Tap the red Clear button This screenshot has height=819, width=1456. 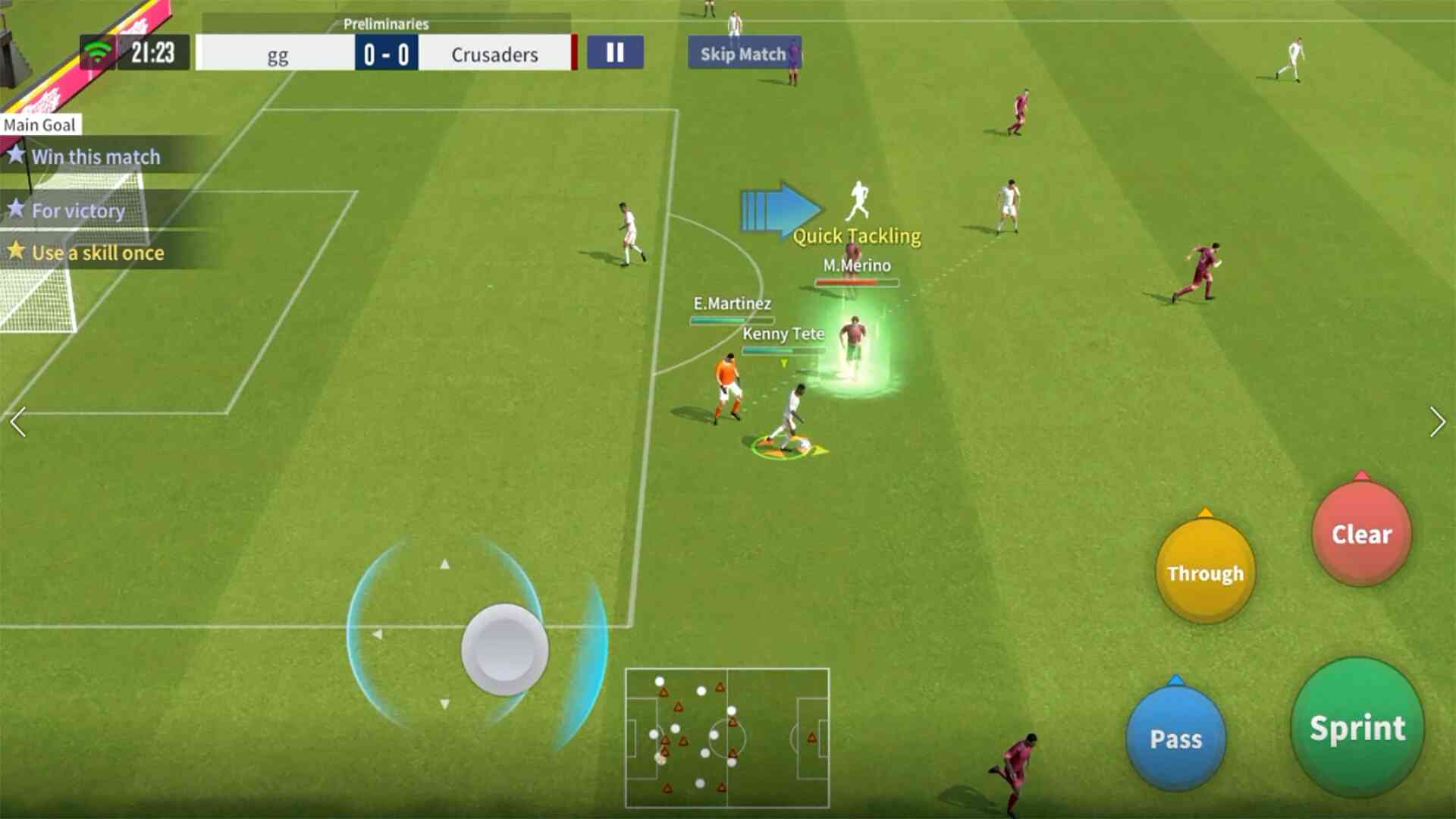click(1362, 534)
